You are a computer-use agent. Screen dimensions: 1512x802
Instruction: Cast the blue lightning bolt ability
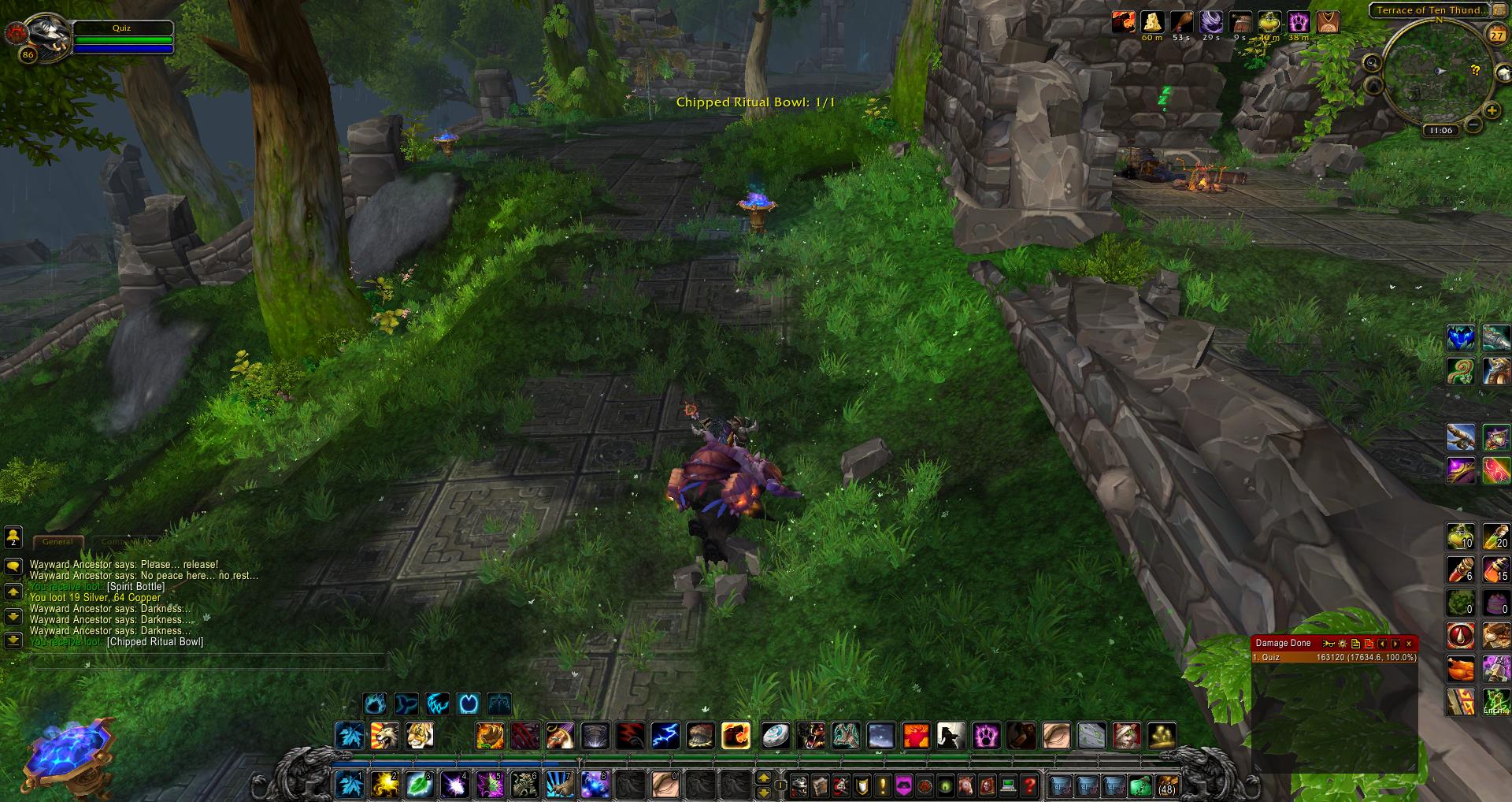(x=665, y=736)
